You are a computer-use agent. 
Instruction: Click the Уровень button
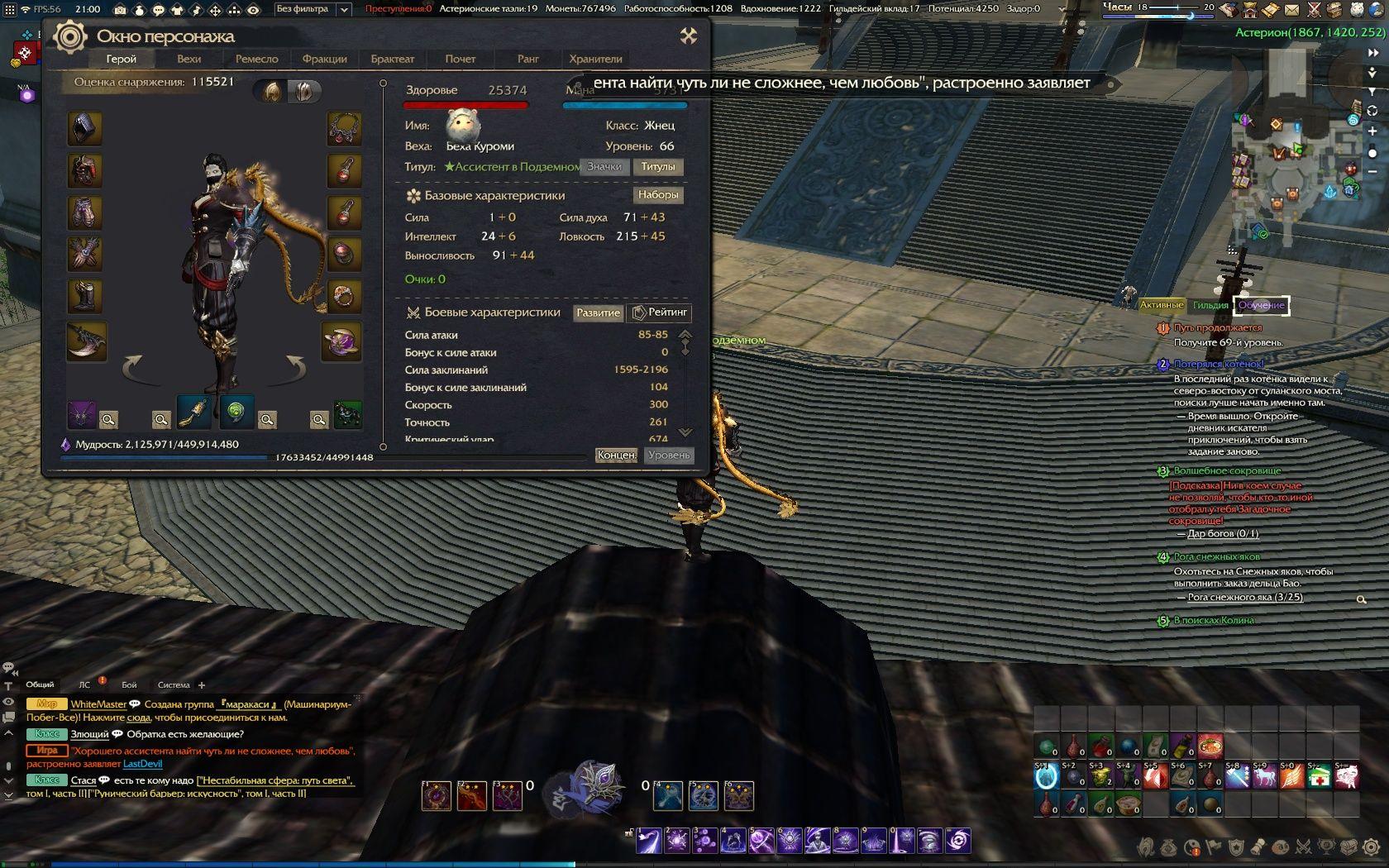(x=669, y=455)
